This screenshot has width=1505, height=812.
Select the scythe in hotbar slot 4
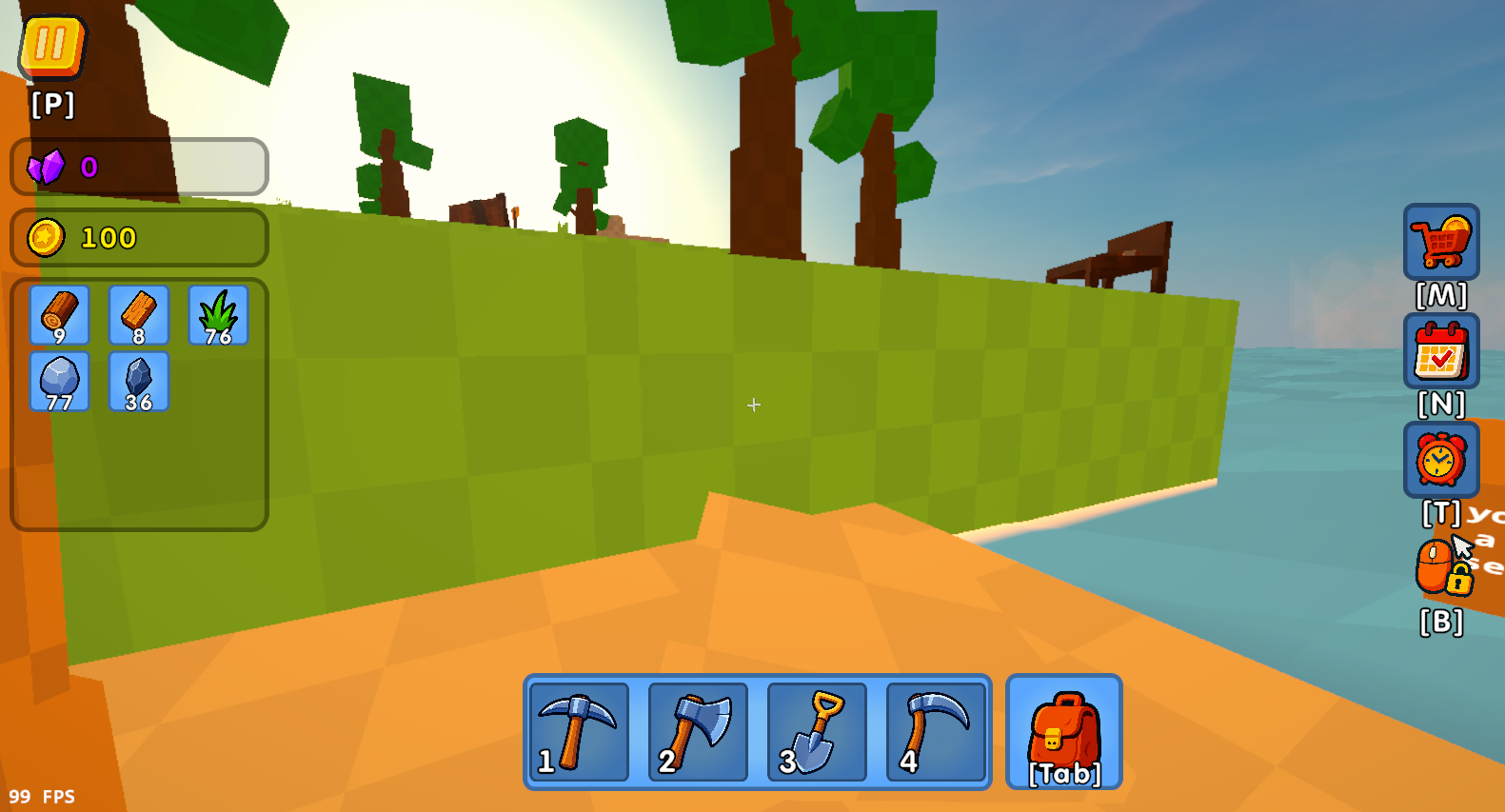[937, 733]
